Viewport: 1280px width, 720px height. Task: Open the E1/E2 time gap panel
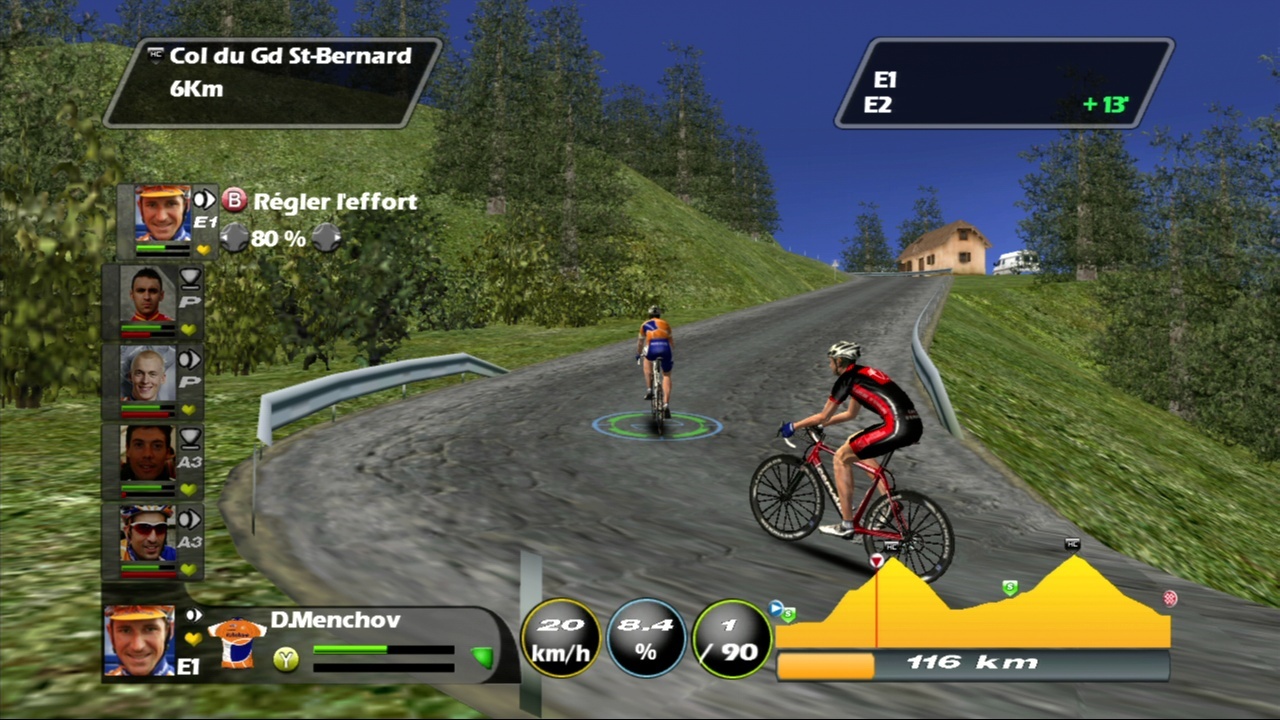point(1004,83)
